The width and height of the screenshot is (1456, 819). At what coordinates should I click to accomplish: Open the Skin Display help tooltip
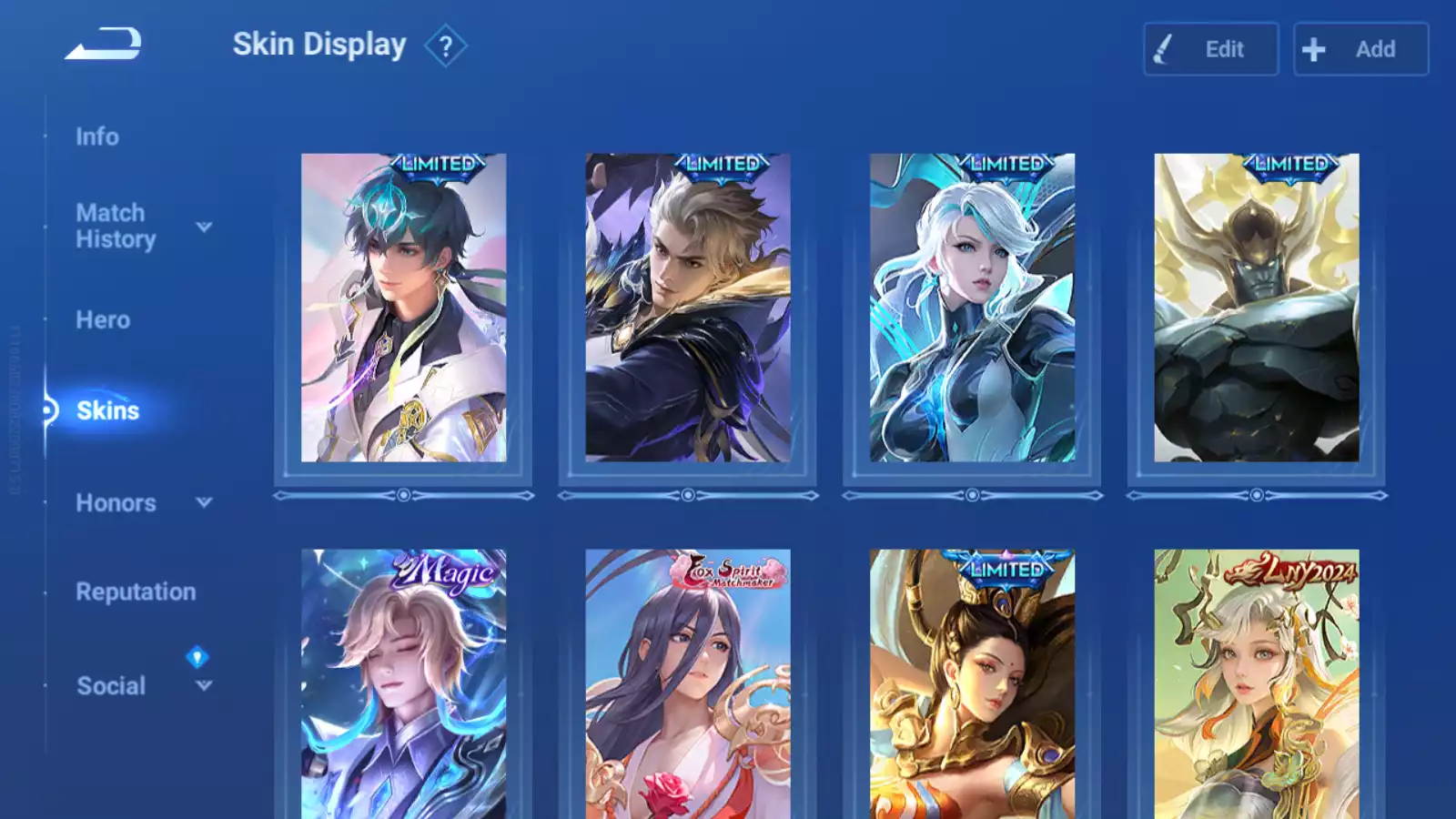pyautogui.click(x=445, y=46)
